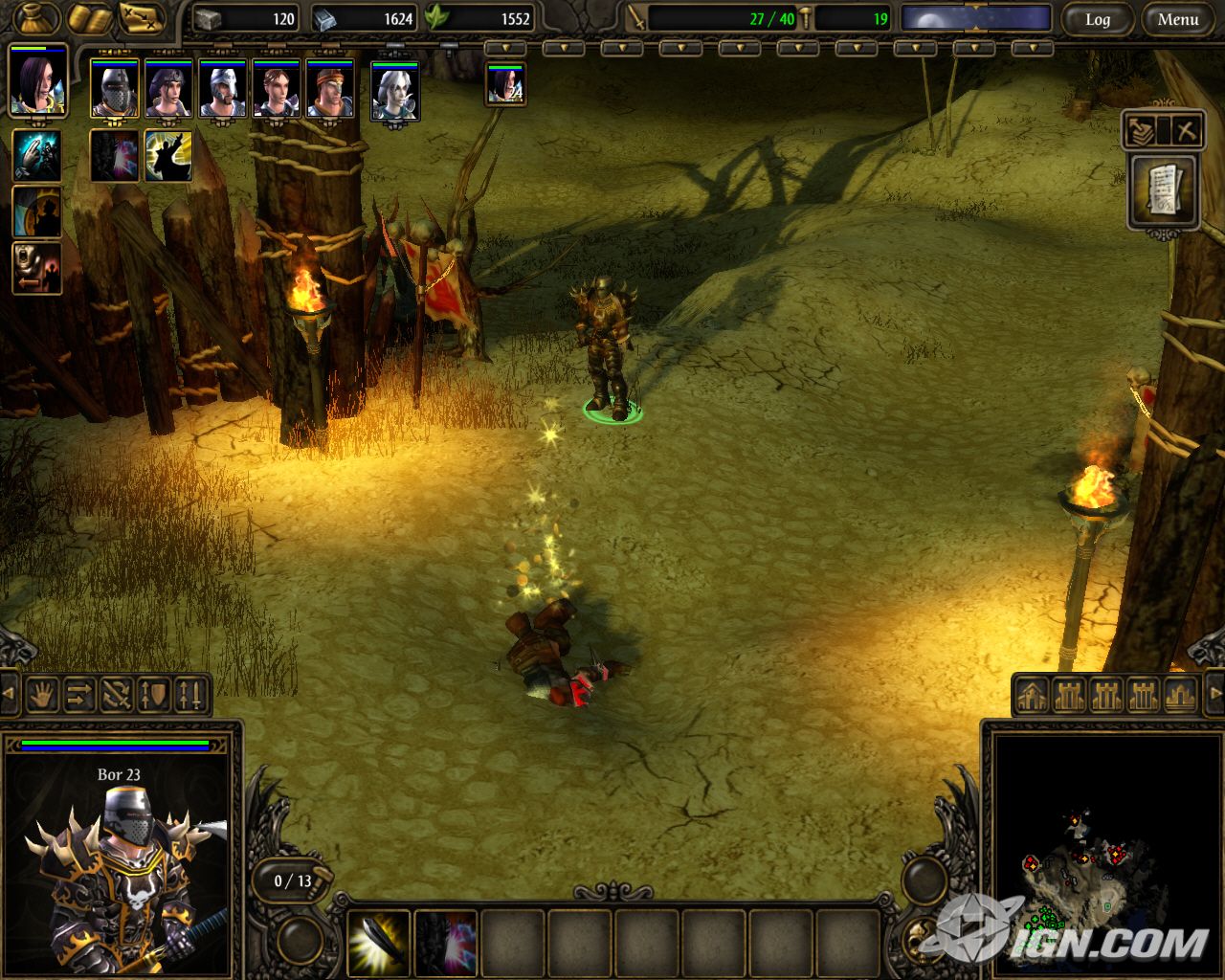1225x980 pixels.
Task: Select the fortress keep building icon
Action: pyautogui.click(x=1067, y=696)
